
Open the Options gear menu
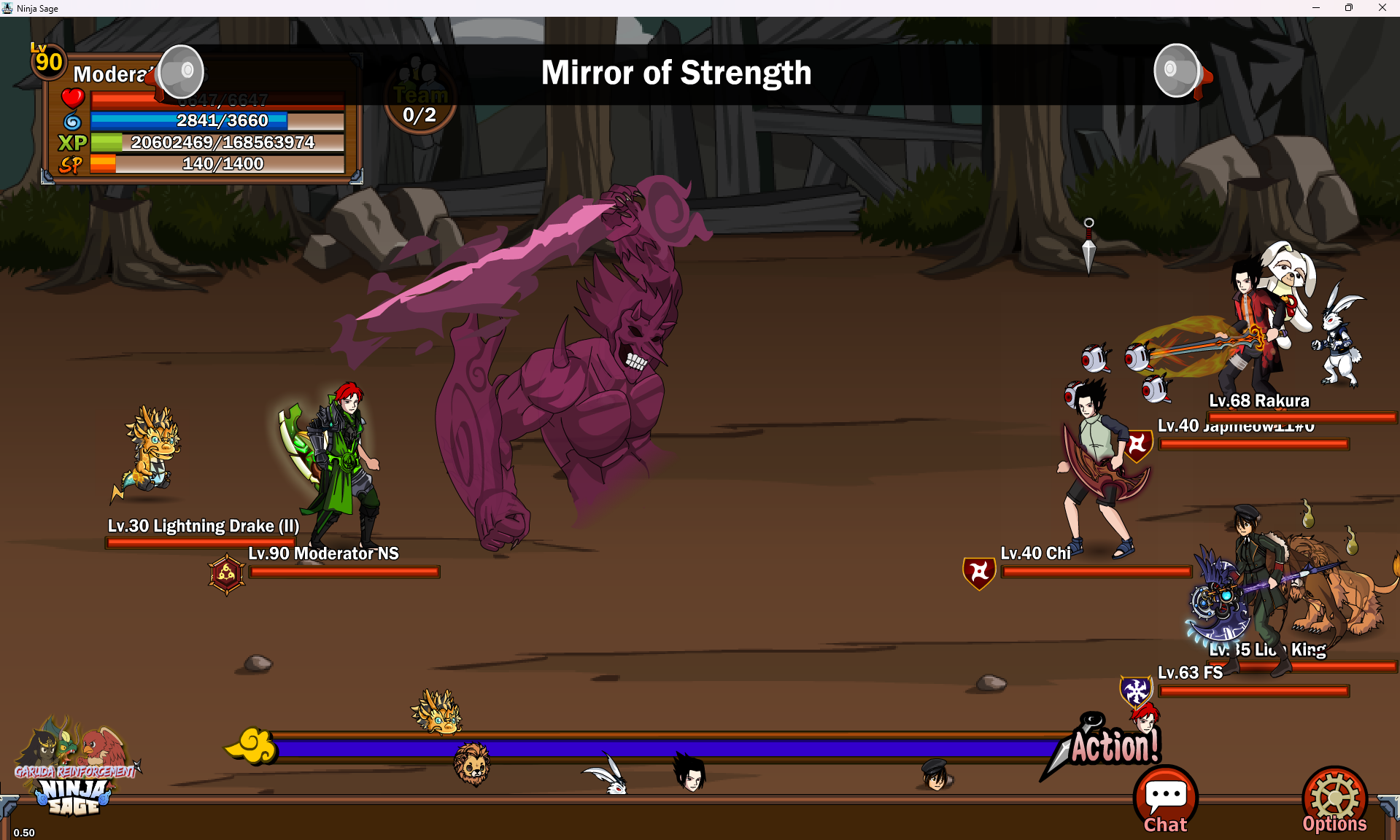1334,800
